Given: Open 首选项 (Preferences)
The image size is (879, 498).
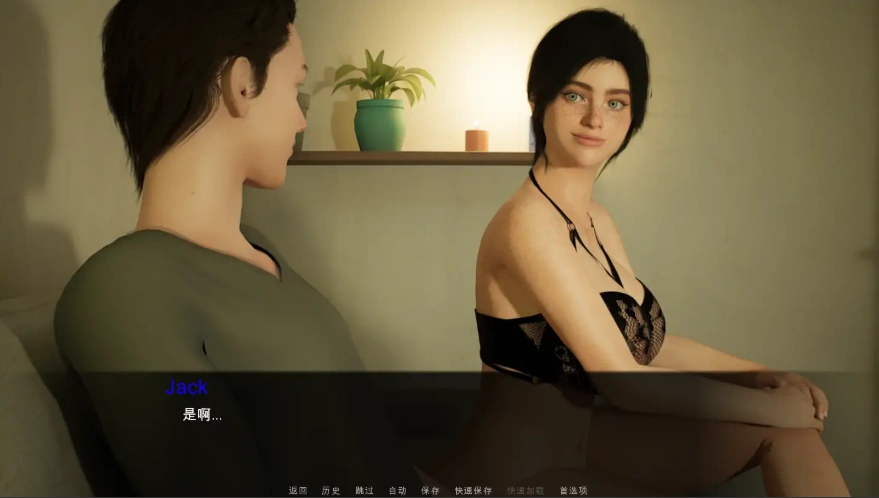Looking at the screenshot, I should [x=573, y=491].
